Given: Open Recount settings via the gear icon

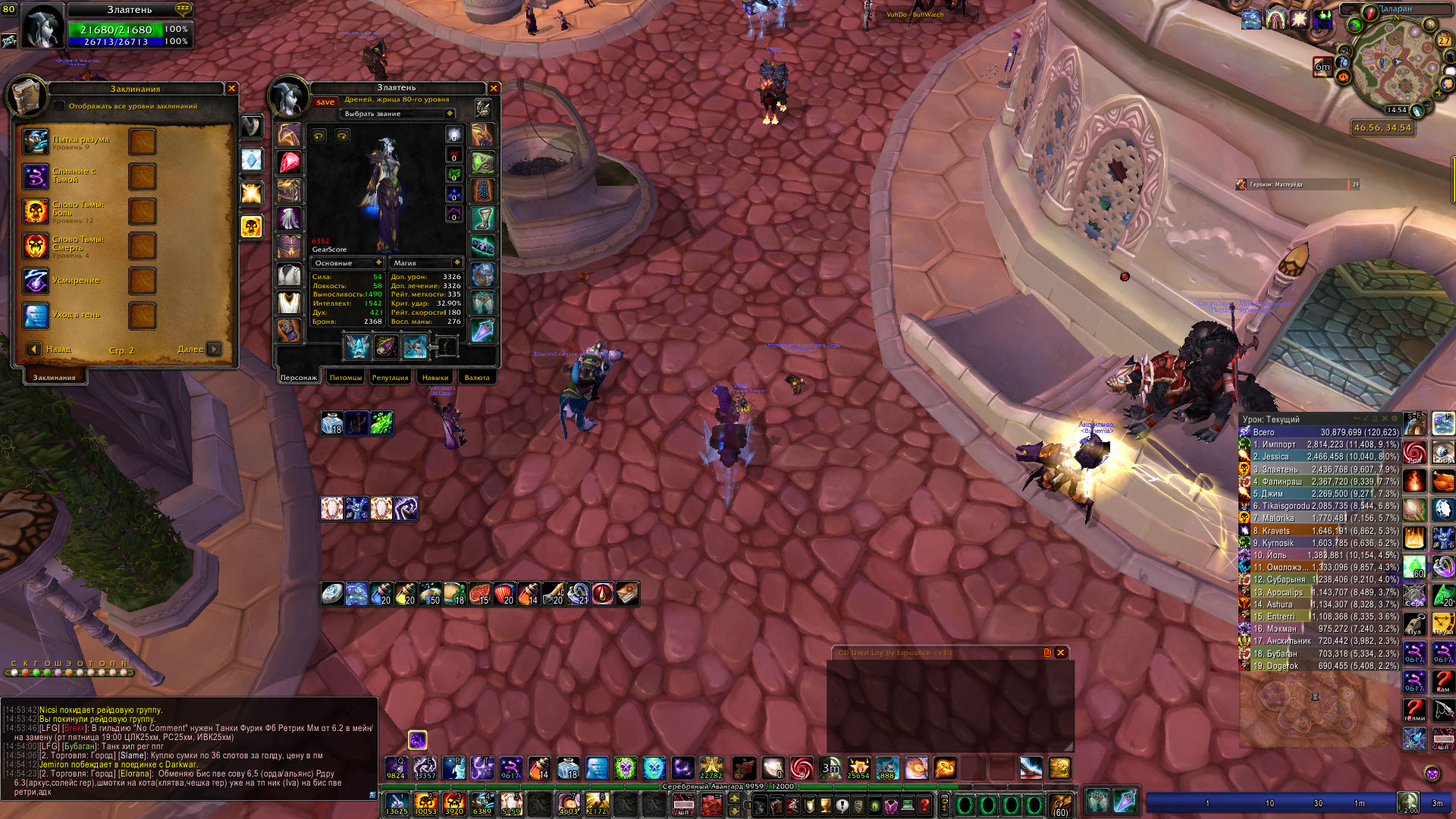Looking at the screenshot, I should [x=1395, y=419].
